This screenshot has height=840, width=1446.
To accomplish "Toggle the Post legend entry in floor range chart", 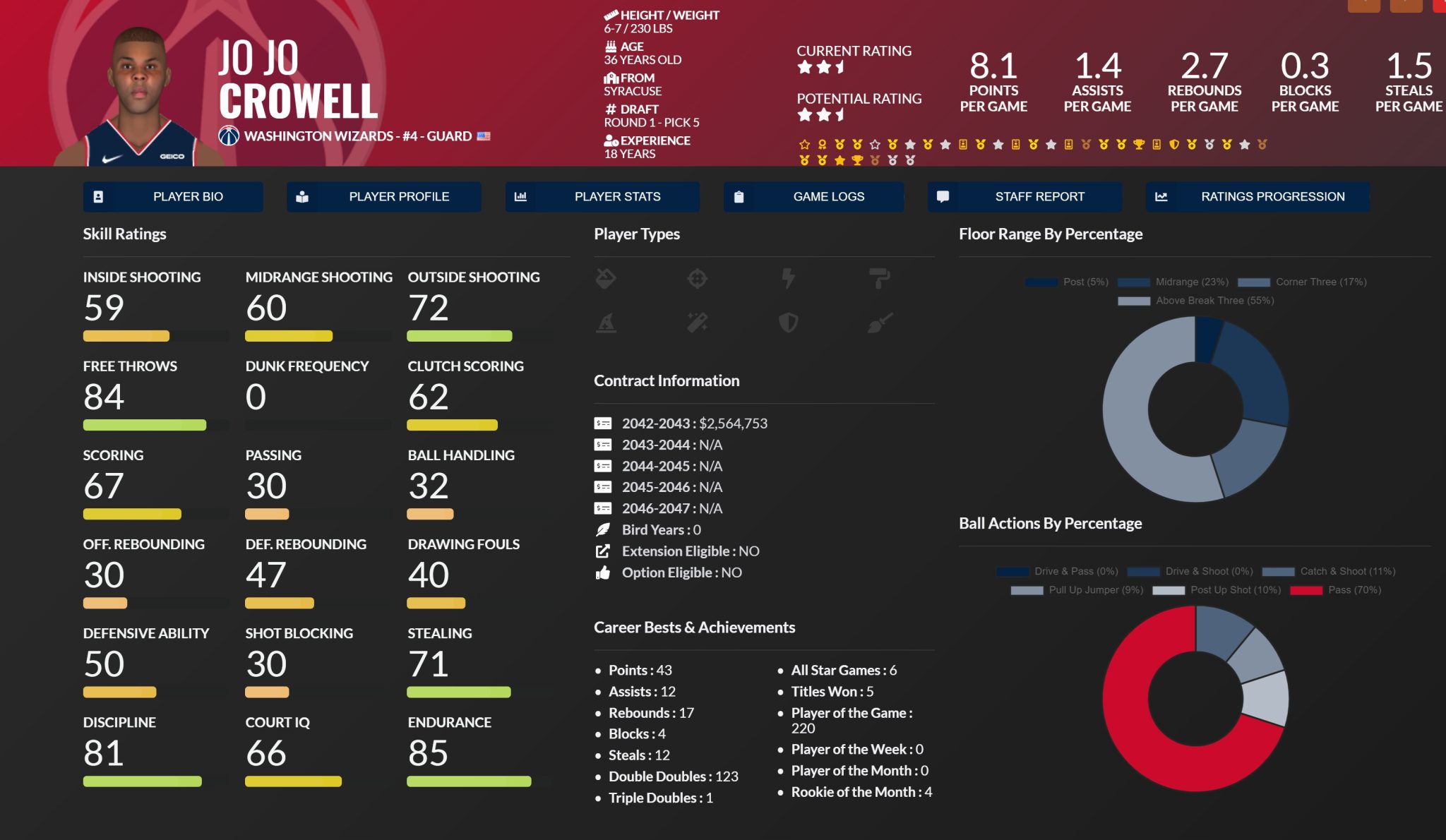I will click(x=1067, y=282).
